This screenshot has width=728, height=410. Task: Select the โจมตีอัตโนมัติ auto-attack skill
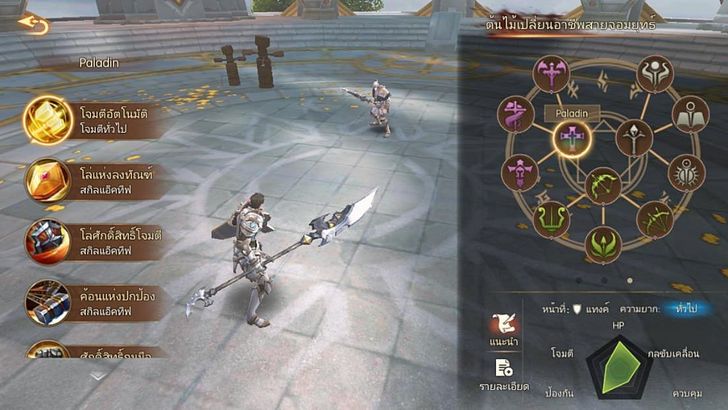pos(48,121)
